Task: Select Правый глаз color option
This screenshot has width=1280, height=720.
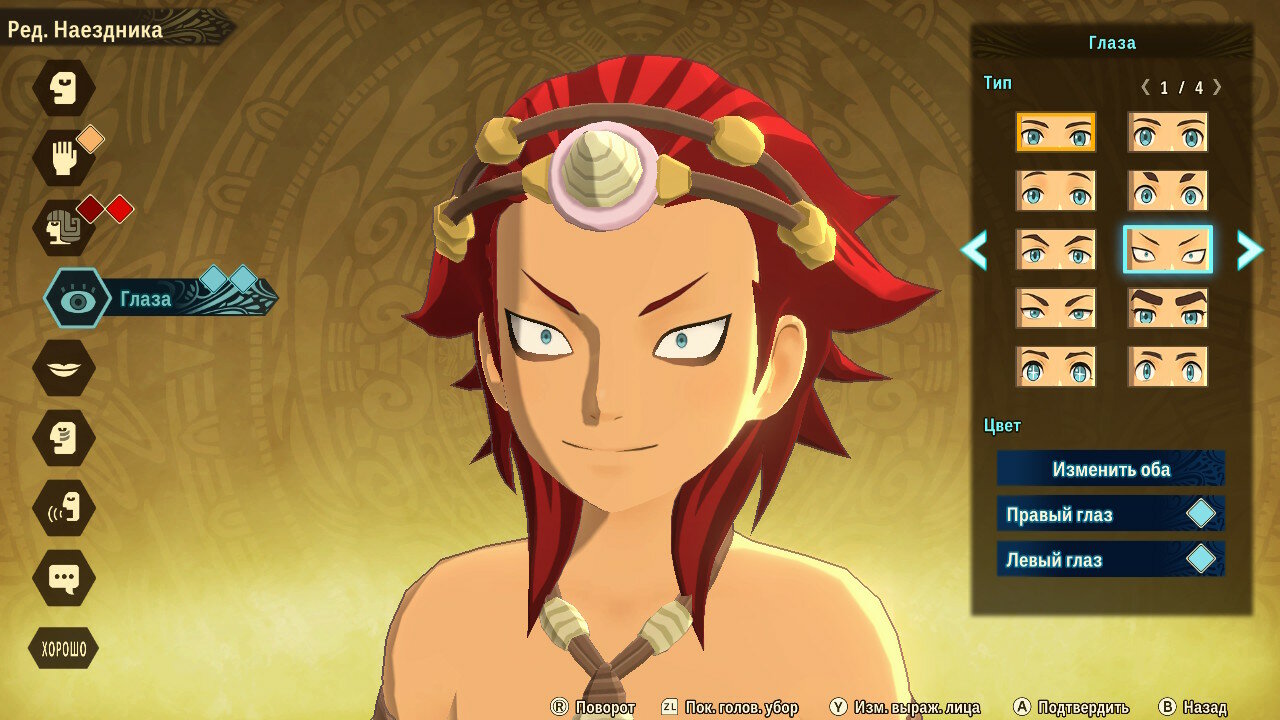Action: tap(1110, 514)
